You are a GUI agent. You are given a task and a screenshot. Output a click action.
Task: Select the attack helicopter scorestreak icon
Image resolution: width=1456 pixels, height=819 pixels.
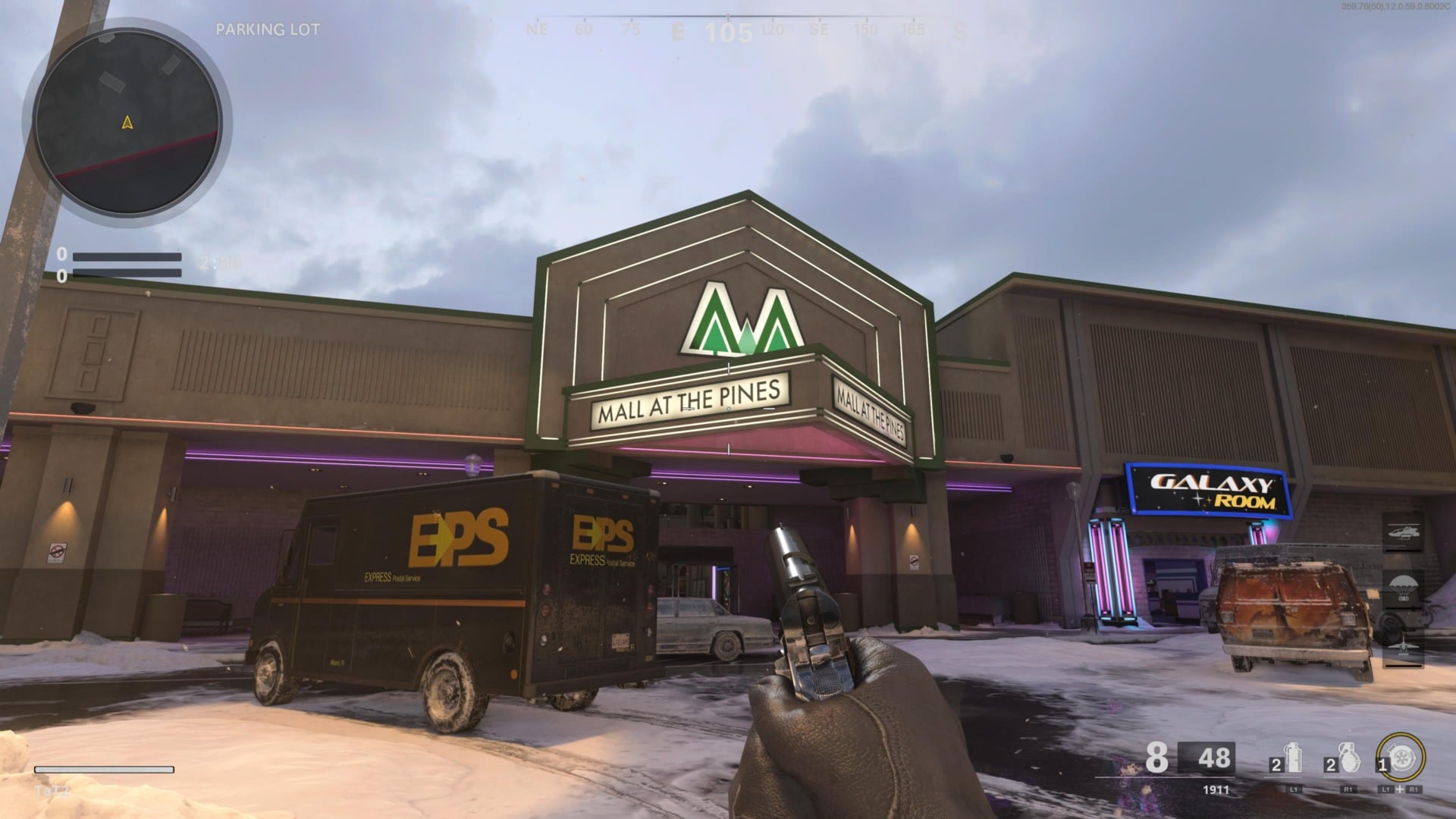(x=1403, y=532)
